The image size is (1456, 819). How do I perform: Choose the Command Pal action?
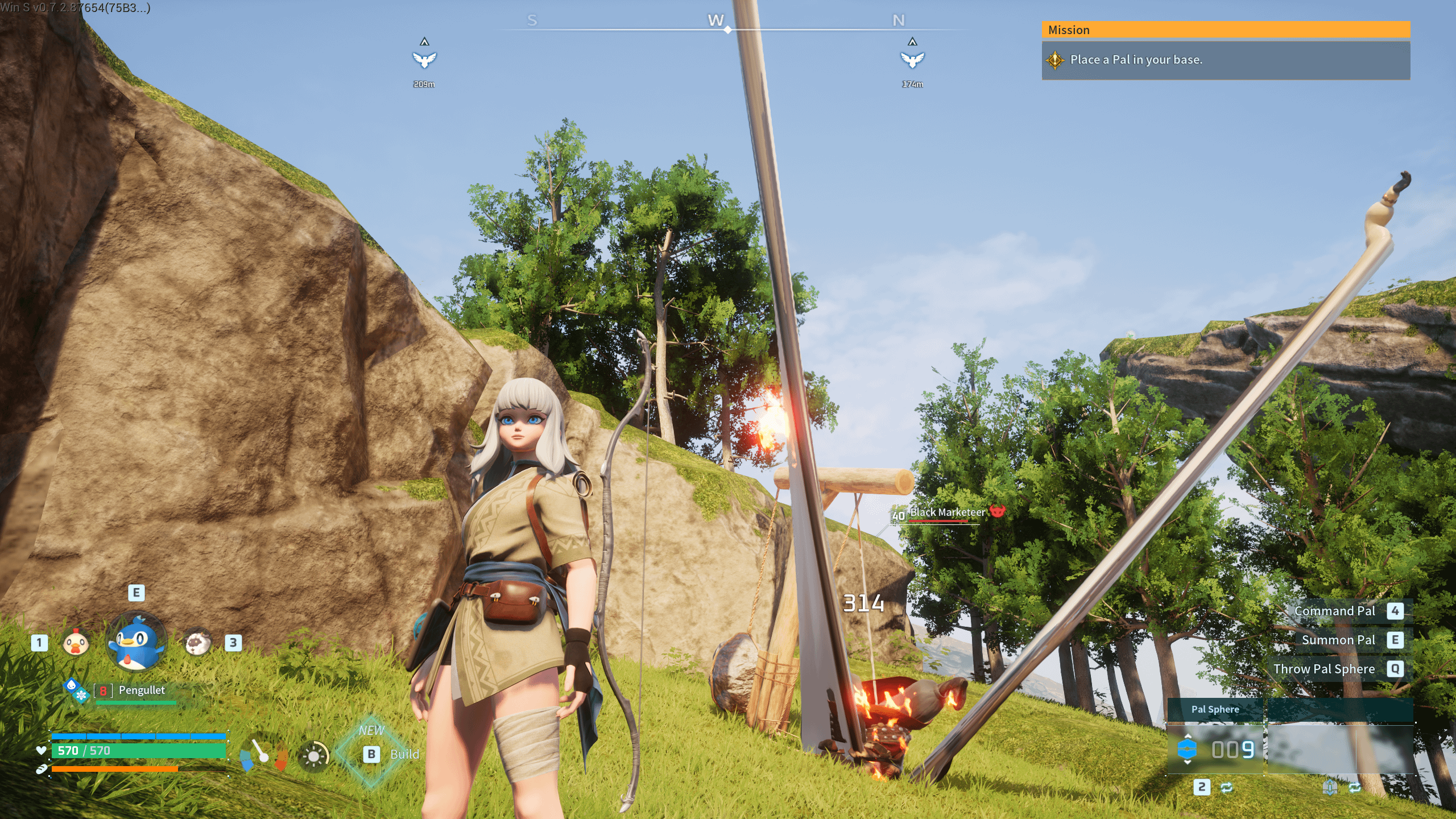pos(1334,611)
